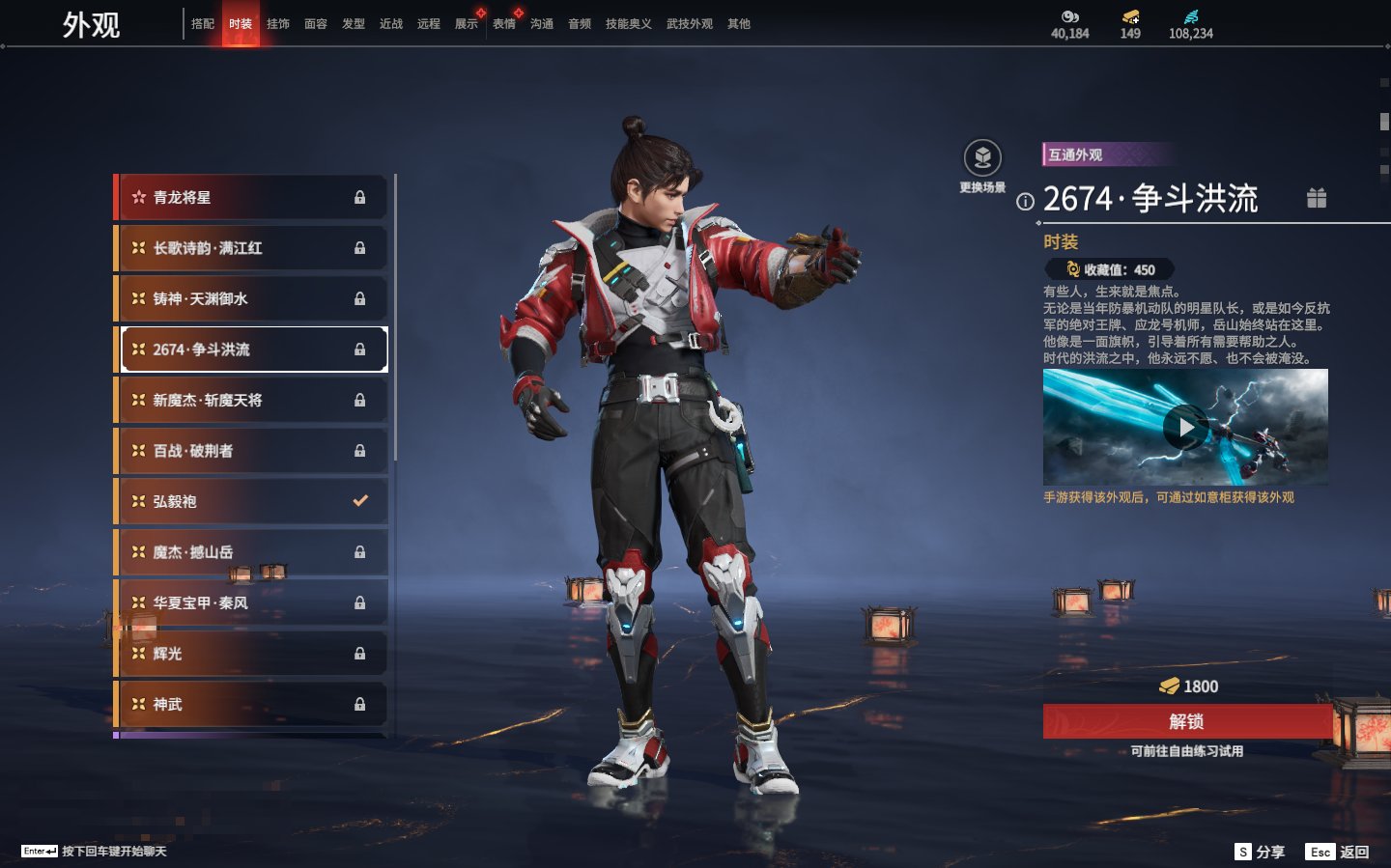1391x868 pixels.
Task: Select the 青龙将星 outfit row
Action: pyautogui.click(x=251, y=197)
